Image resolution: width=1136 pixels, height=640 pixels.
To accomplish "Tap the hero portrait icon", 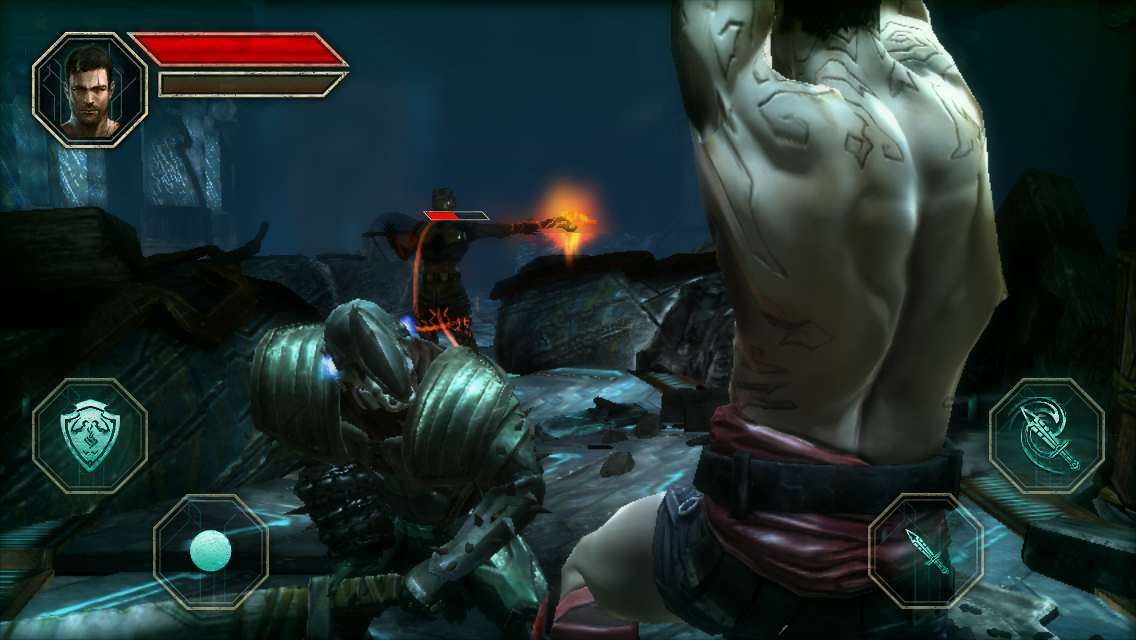I will [90, 90].
